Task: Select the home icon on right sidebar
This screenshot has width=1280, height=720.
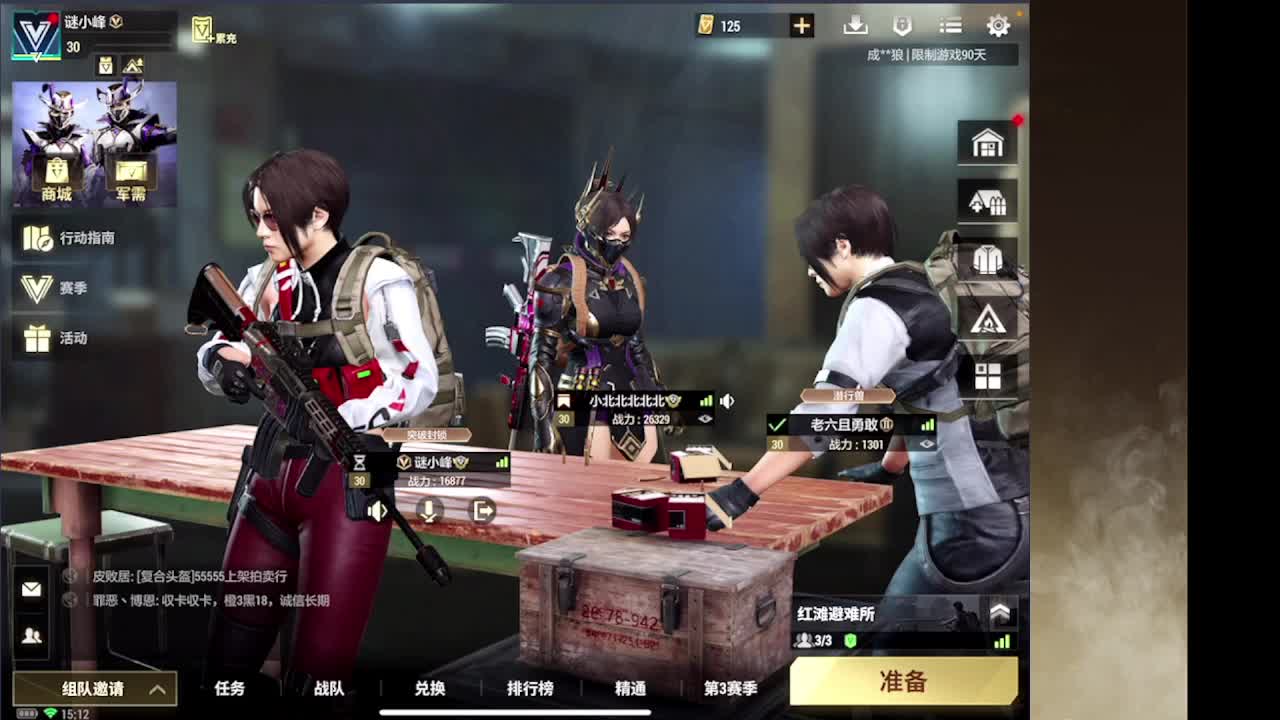Action: point(986,142)
